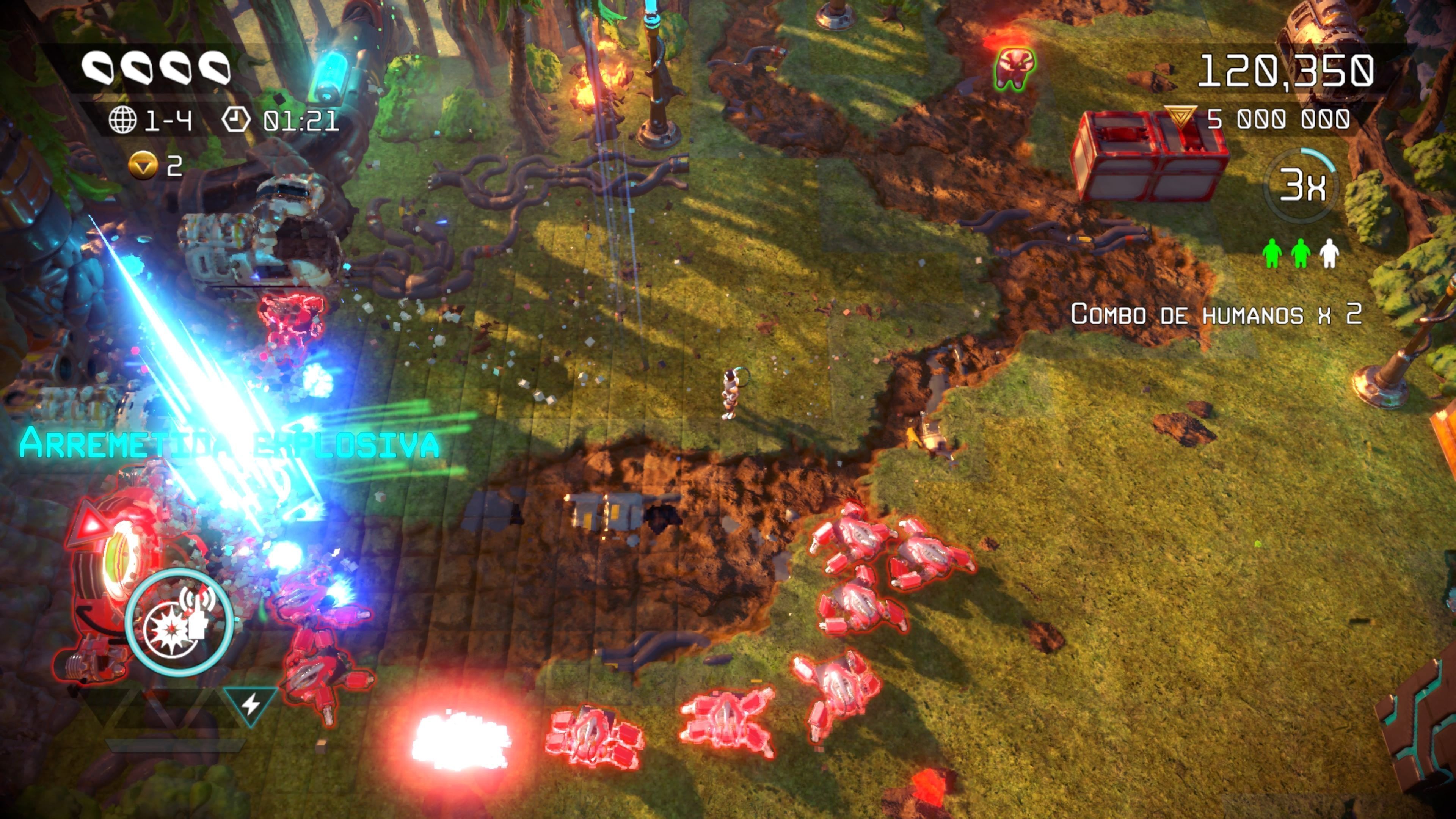
Task: Click the globe world-level icon
Action: coord(122,121)
